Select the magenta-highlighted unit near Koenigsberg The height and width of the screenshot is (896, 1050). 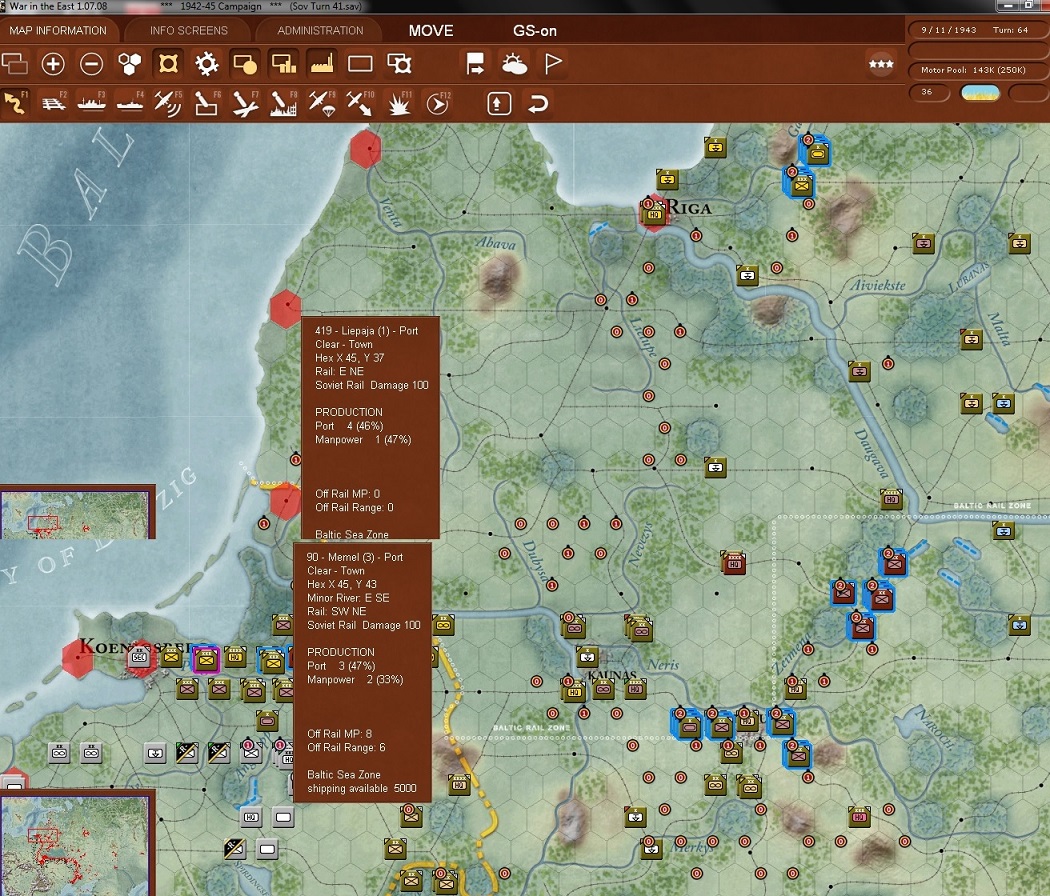click(x=206, y=658)
